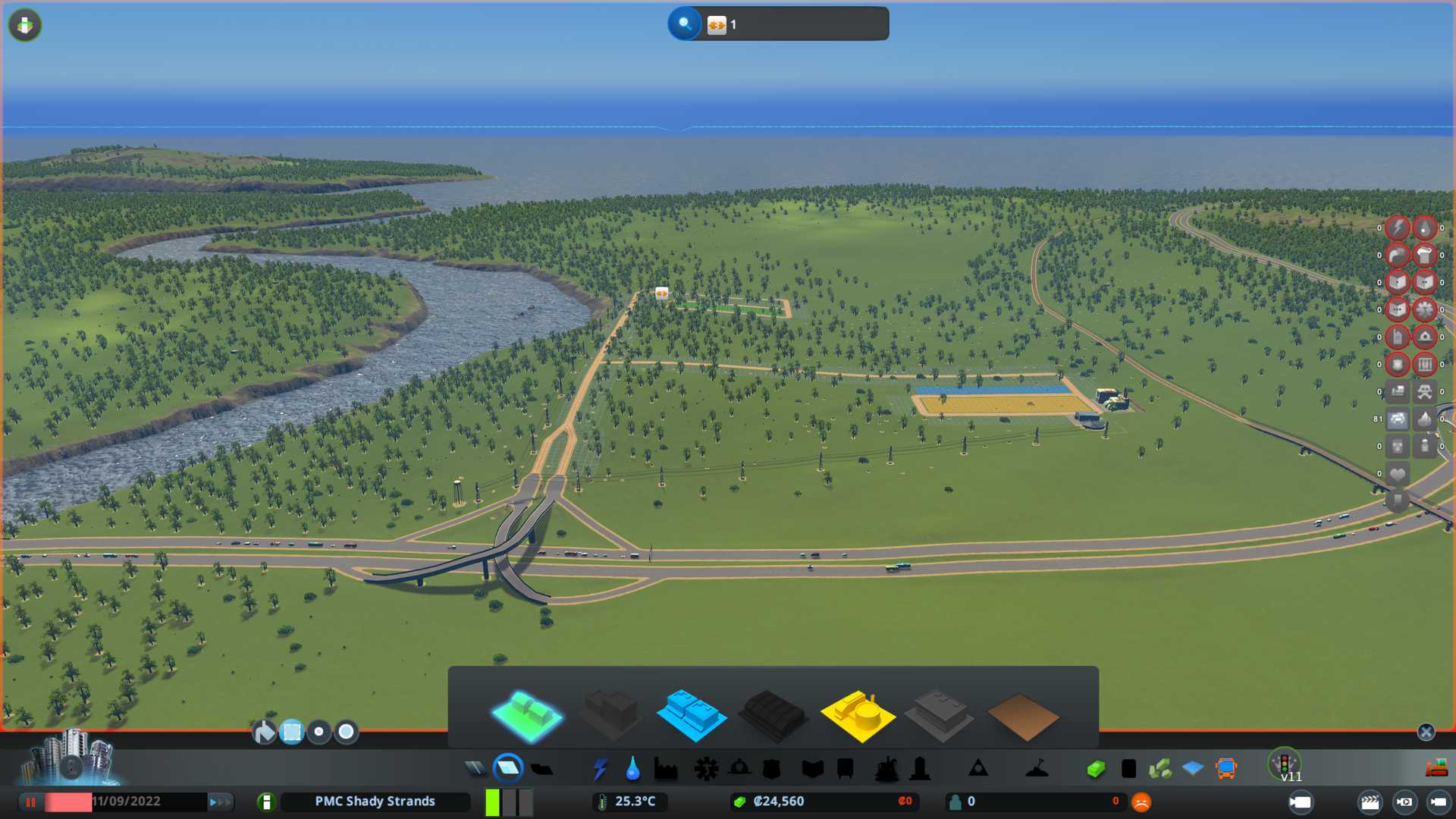Activate the bulldozer tool

pyautogui.click(x=1436, y=769)
